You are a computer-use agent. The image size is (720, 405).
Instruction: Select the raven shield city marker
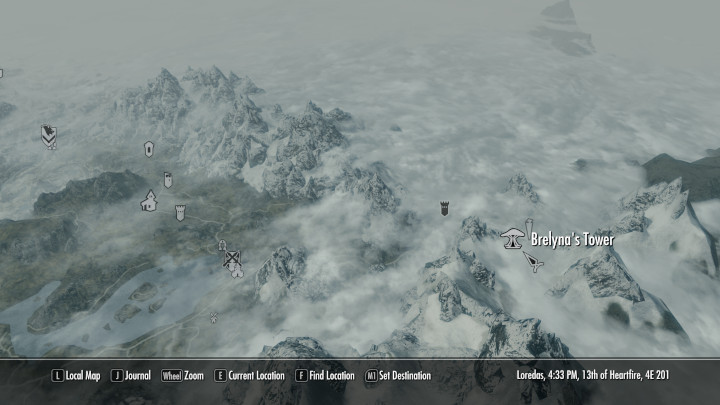[48, 133]
